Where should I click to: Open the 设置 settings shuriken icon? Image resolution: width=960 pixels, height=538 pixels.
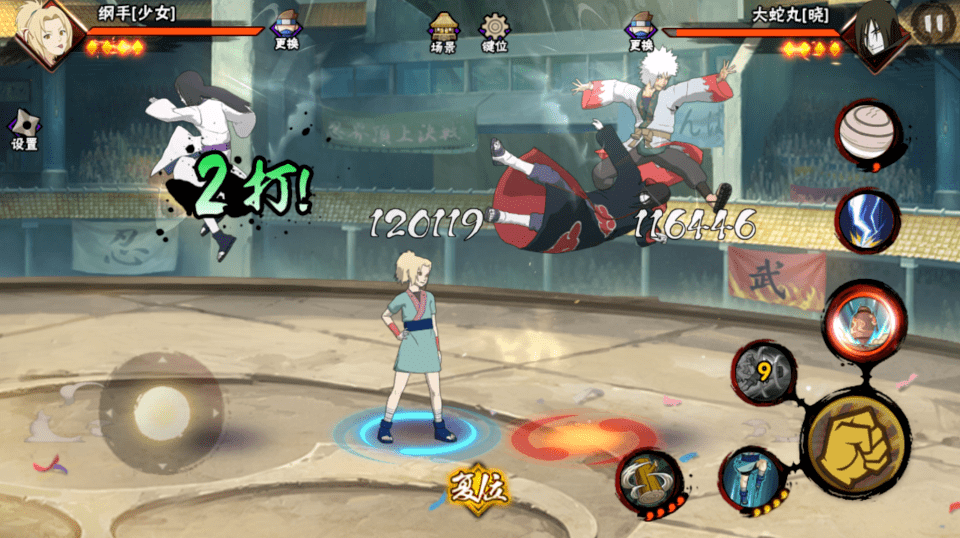[x=24, y=129]
